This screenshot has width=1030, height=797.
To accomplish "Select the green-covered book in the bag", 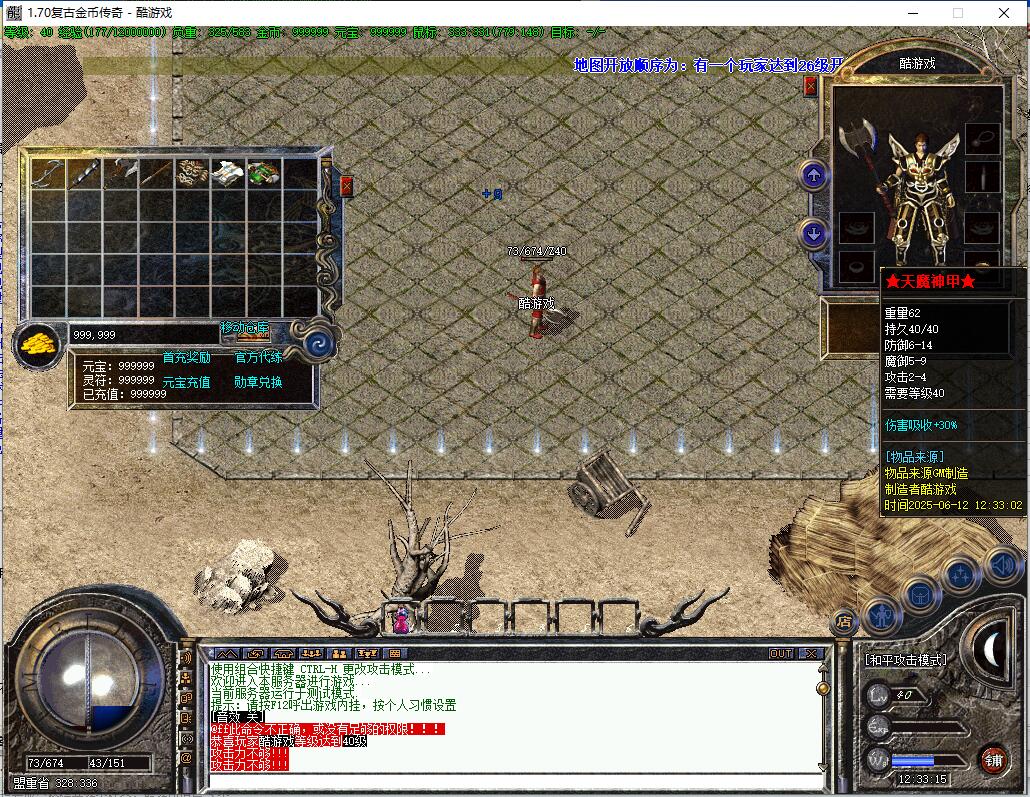I will pos(263,172).
